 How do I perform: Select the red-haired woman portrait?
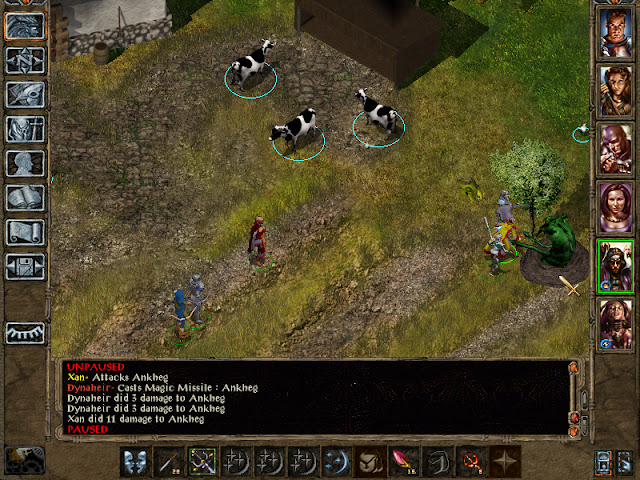tap(614, 208)
